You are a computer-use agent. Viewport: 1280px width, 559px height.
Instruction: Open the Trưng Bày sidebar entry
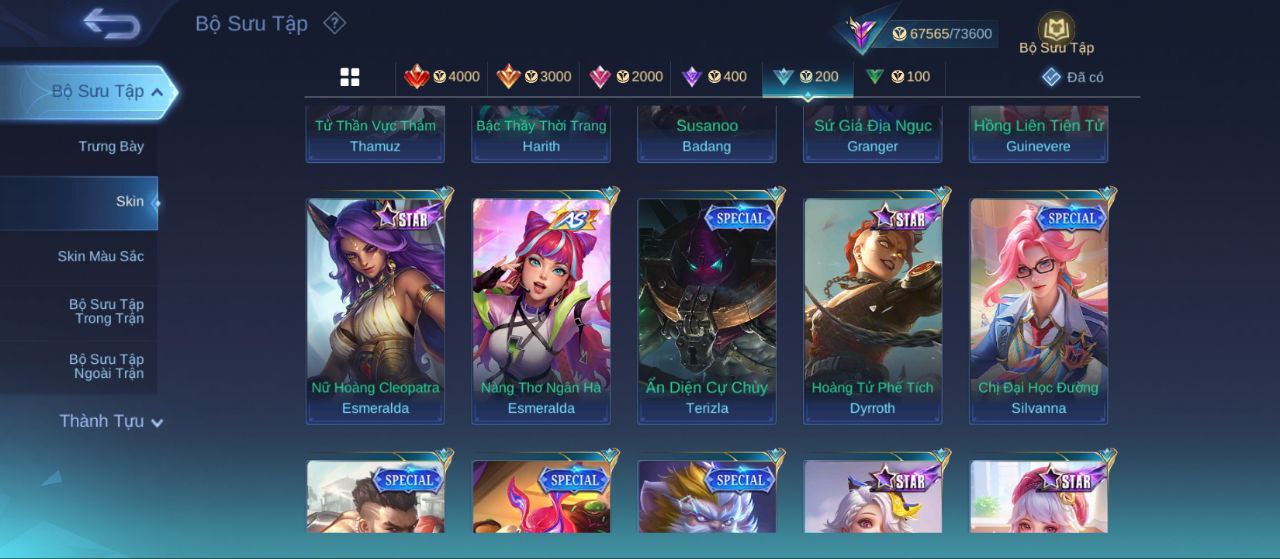(x=111, y=147)
